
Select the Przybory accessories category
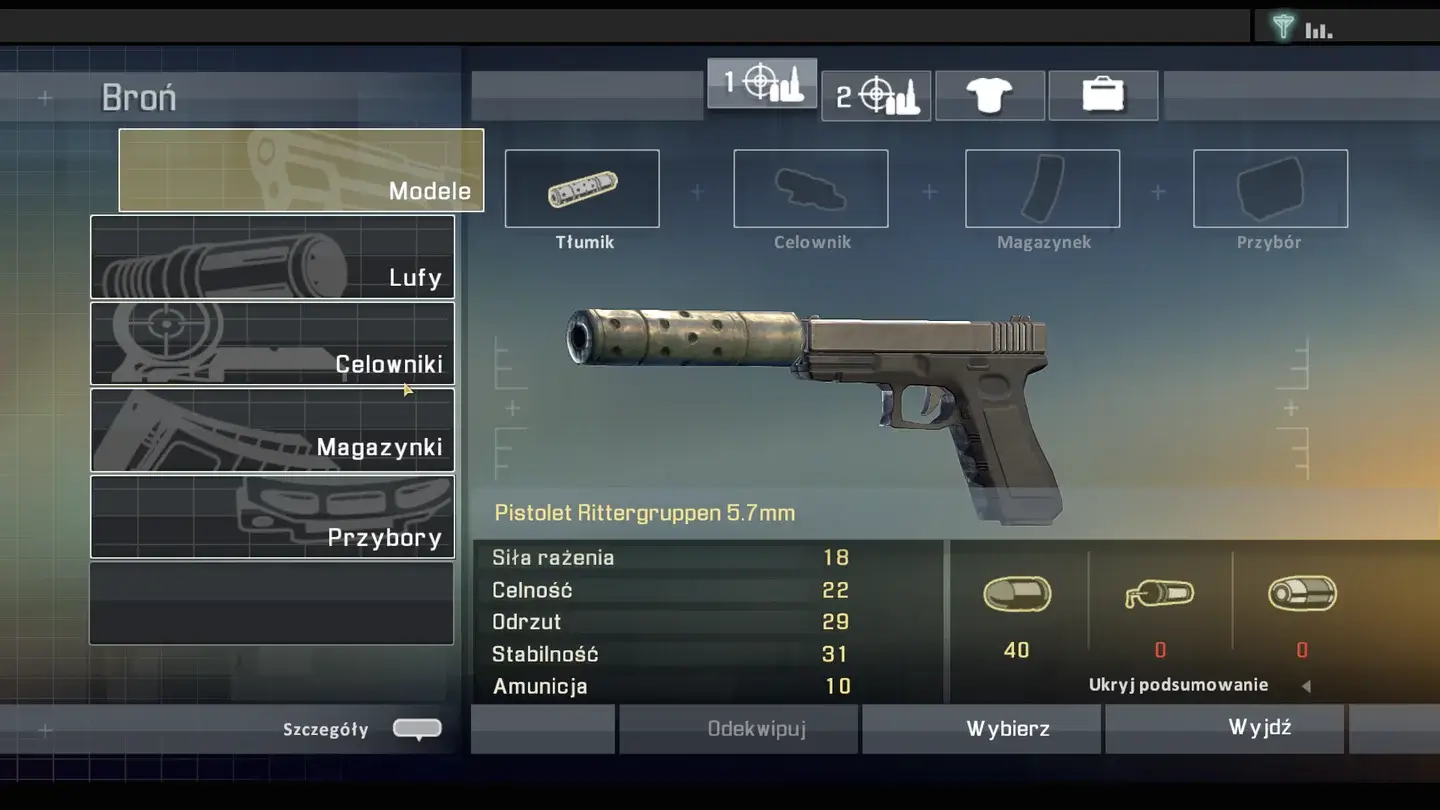[x=272, y=517]
